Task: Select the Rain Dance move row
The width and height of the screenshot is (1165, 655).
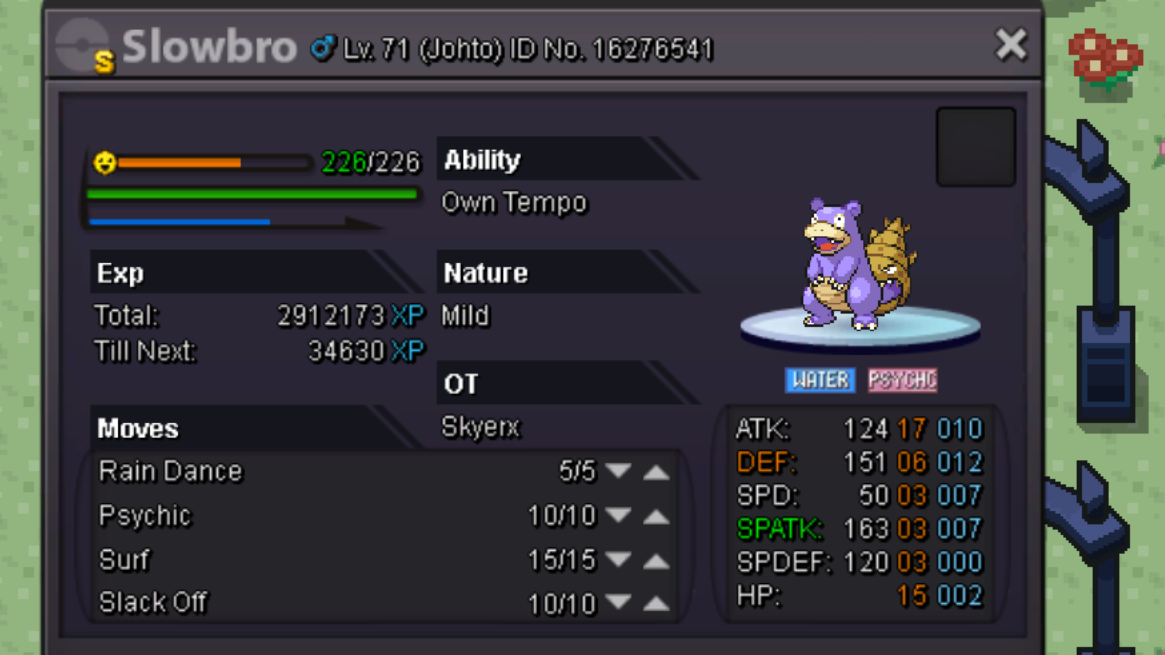Action: coord(171,471)
